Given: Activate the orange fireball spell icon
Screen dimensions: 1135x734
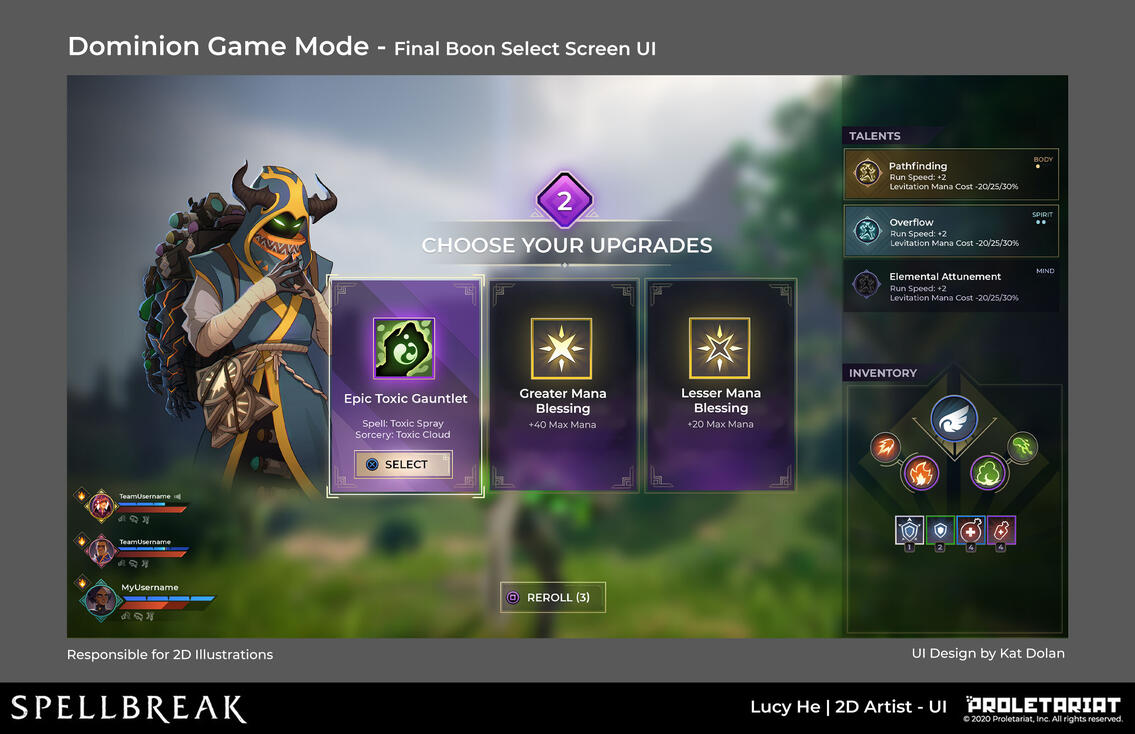Looking at the screenshot, I should tap(886, 447).
